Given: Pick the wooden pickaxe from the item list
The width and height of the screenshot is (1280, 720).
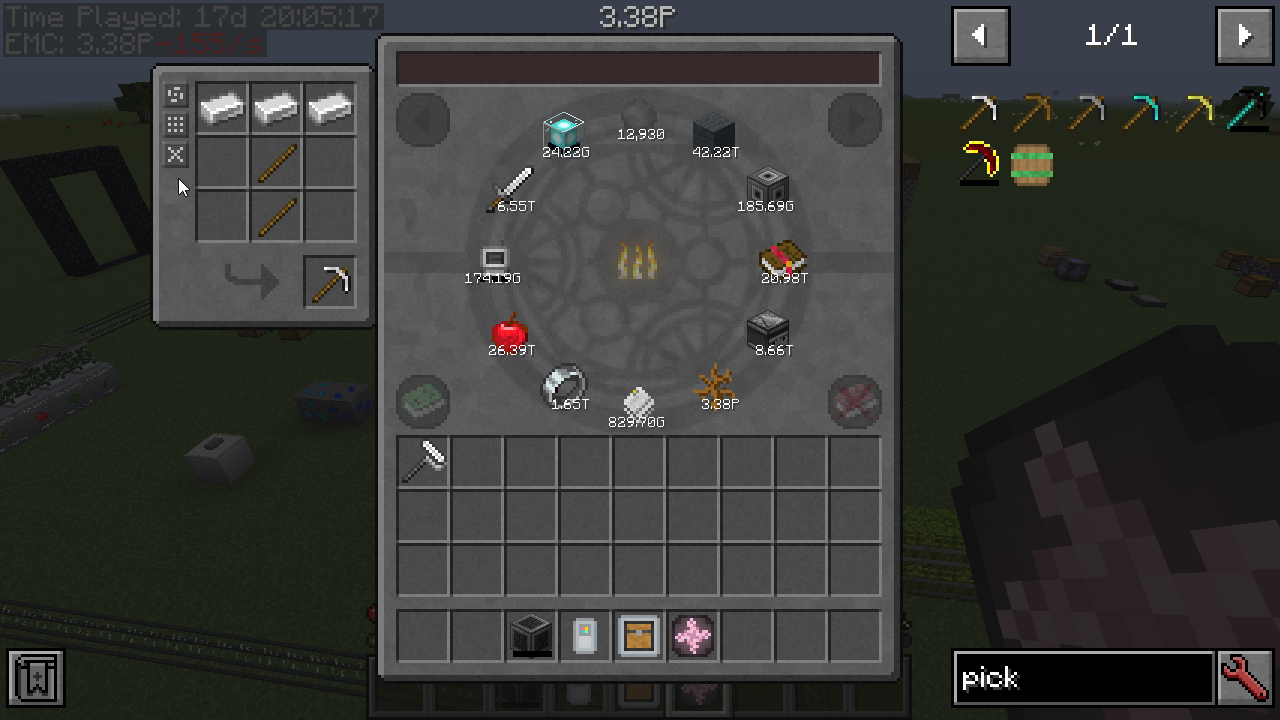Looking at the screenshot, I should [x=1032, y=111].
